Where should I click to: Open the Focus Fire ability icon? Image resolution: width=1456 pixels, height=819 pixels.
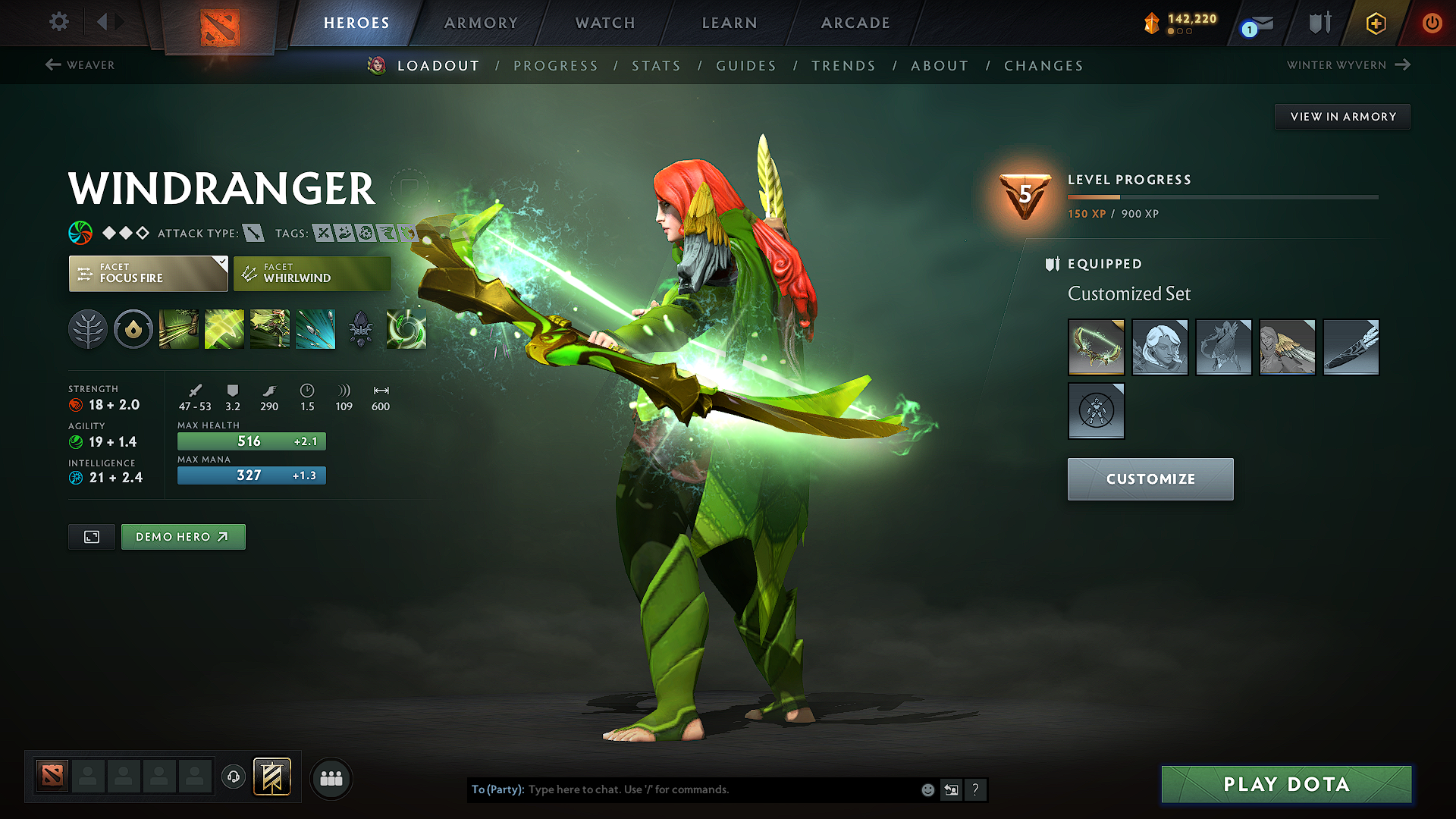coord(315,329)
